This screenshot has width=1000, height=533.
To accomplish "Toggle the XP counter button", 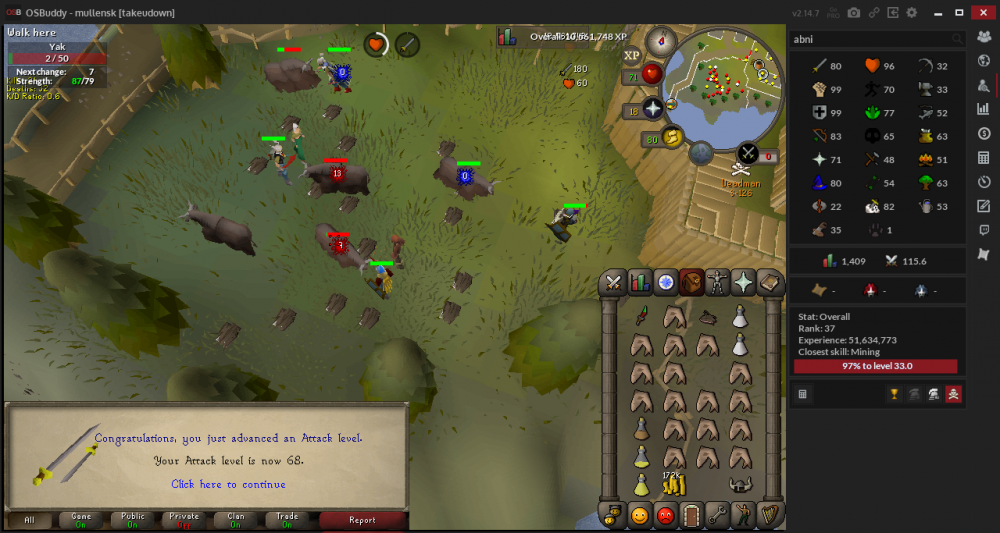I will [632, 56].
